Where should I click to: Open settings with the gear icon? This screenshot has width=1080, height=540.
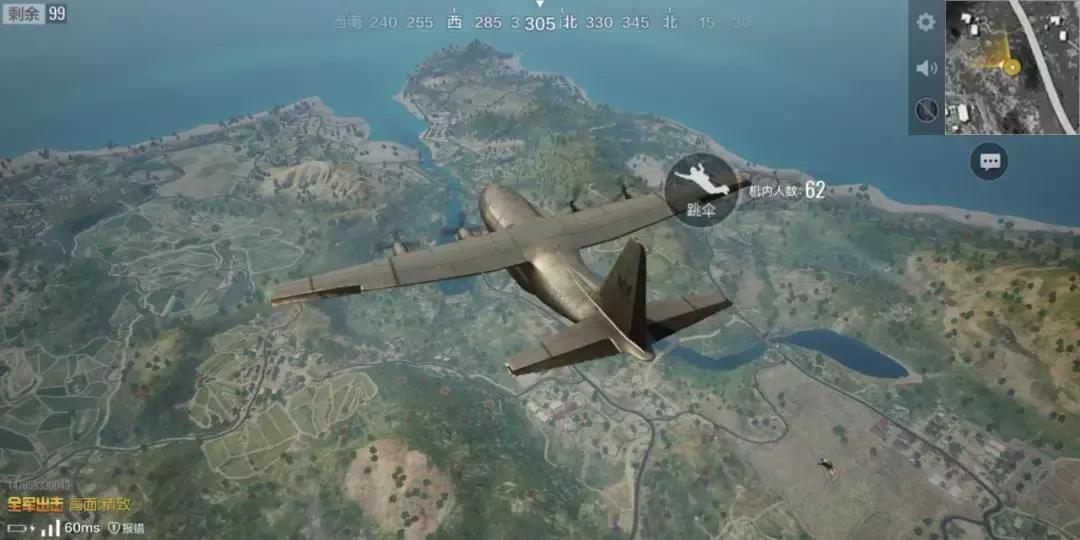[926, 22]
